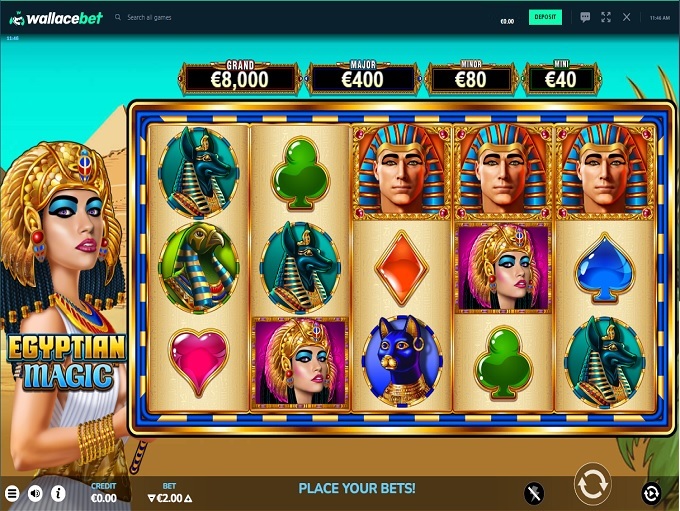Click the green Deposit button

point(545,17)
